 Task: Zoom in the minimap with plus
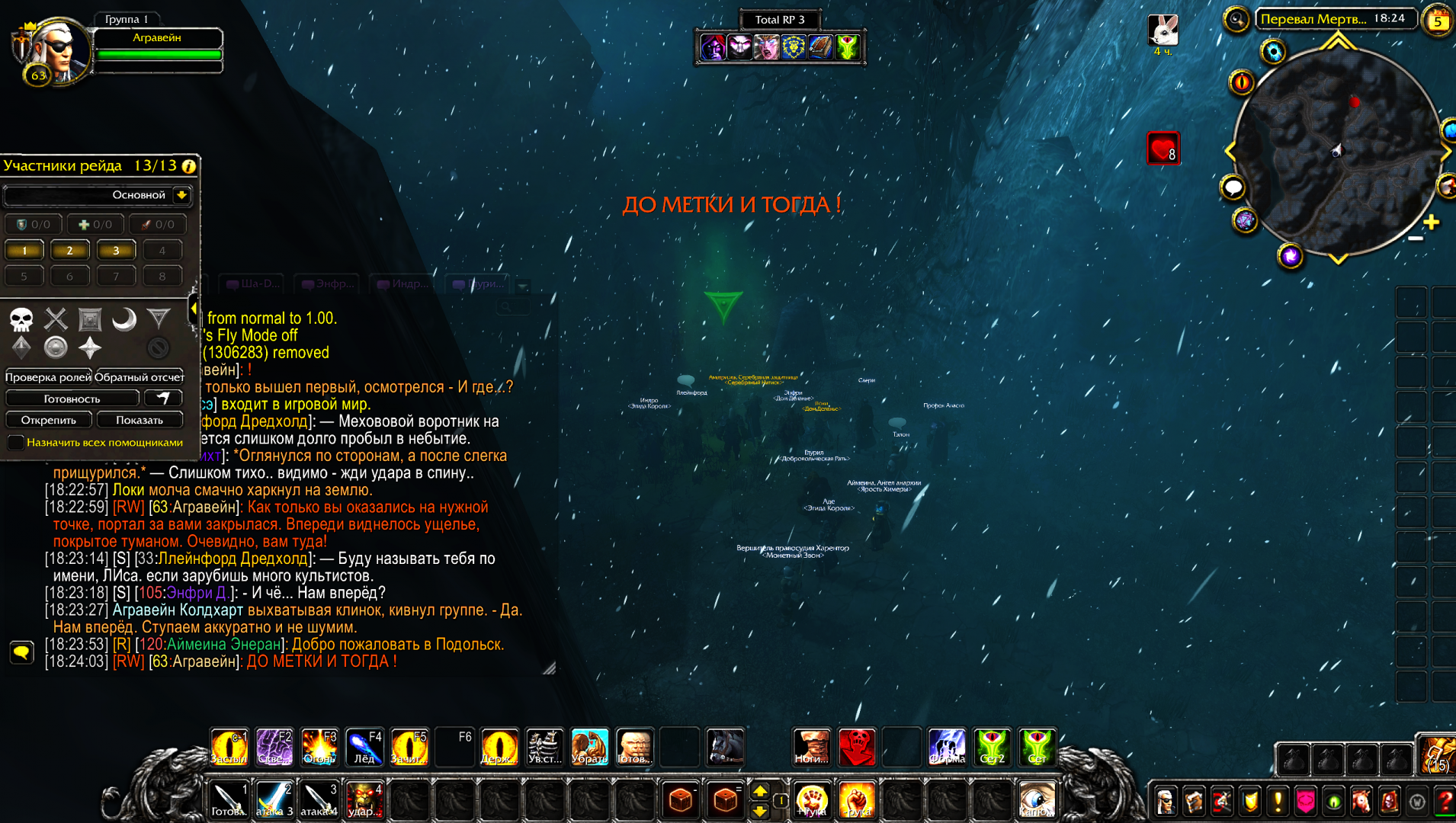point(1431,222)
